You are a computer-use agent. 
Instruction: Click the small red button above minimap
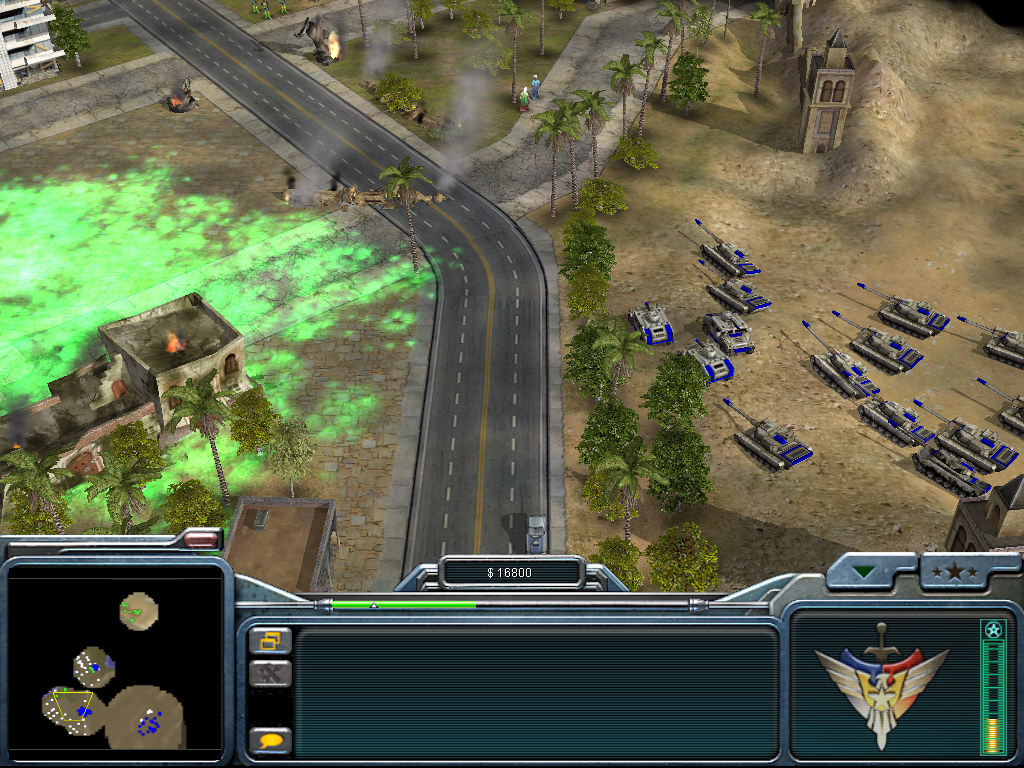click(201, 540)
